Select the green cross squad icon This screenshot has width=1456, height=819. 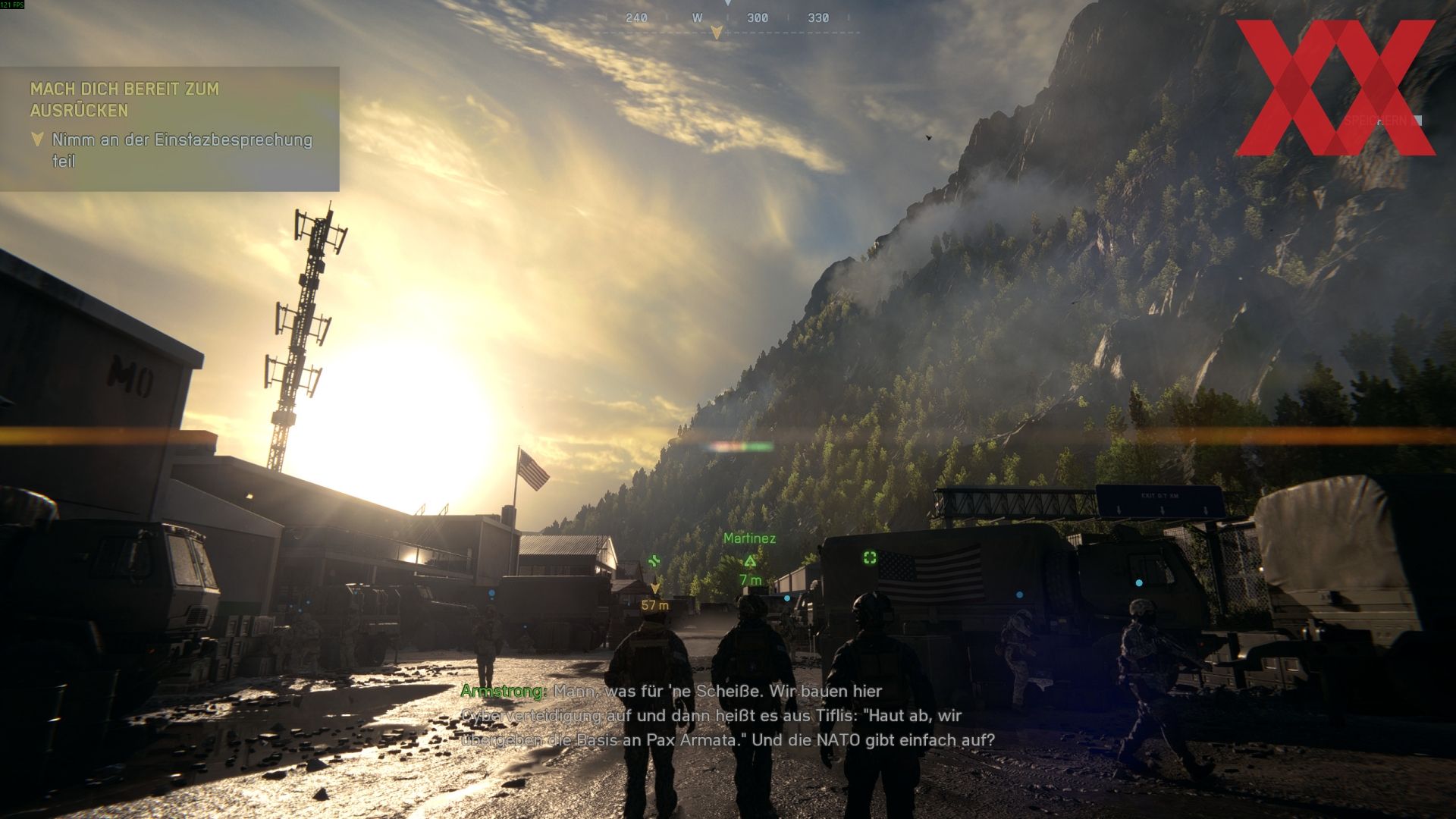pyautogui.click(x=654, y=561)
